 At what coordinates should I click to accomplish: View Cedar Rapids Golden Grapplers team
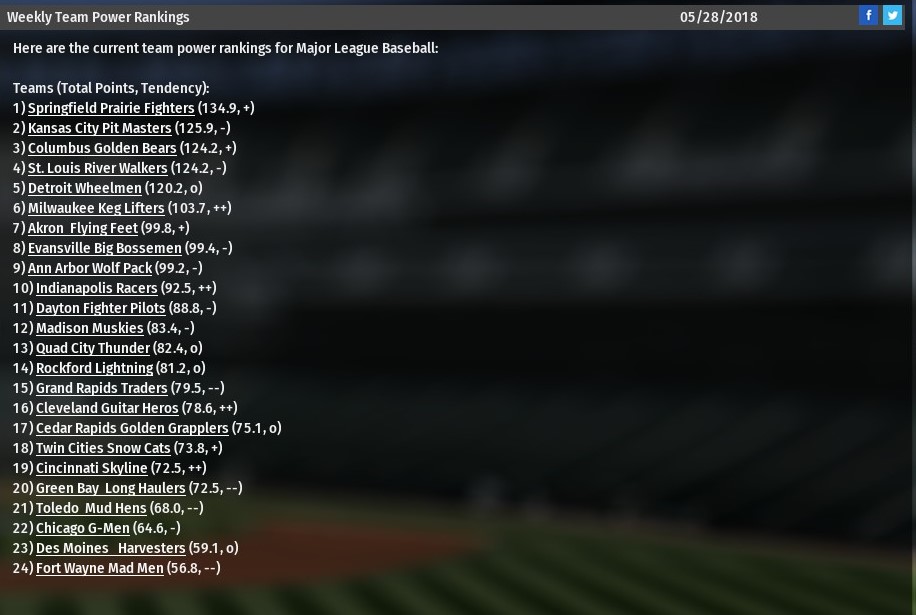[132, 428]
